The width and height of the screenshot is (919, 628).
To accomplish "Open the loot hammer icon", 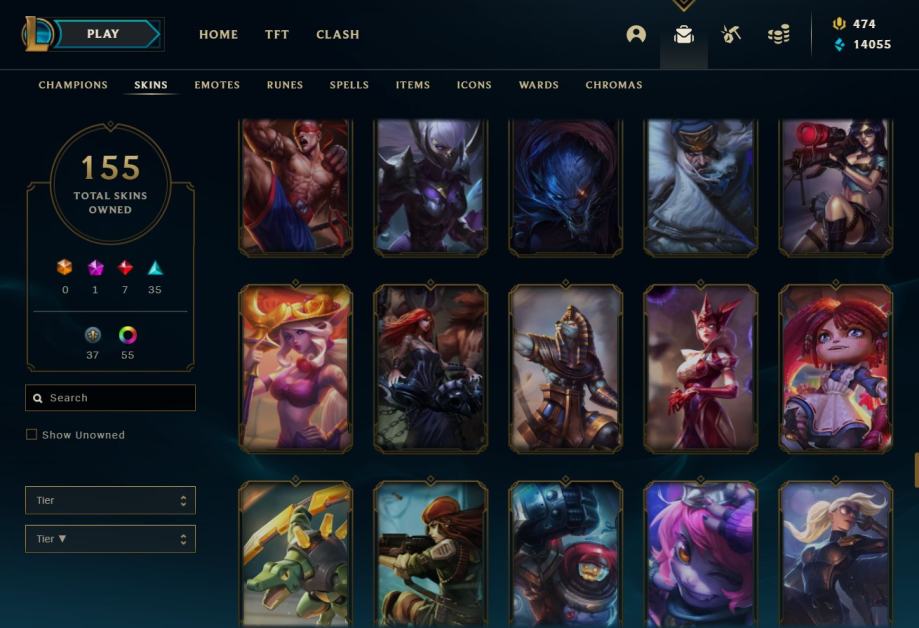I will coord(731,34).
